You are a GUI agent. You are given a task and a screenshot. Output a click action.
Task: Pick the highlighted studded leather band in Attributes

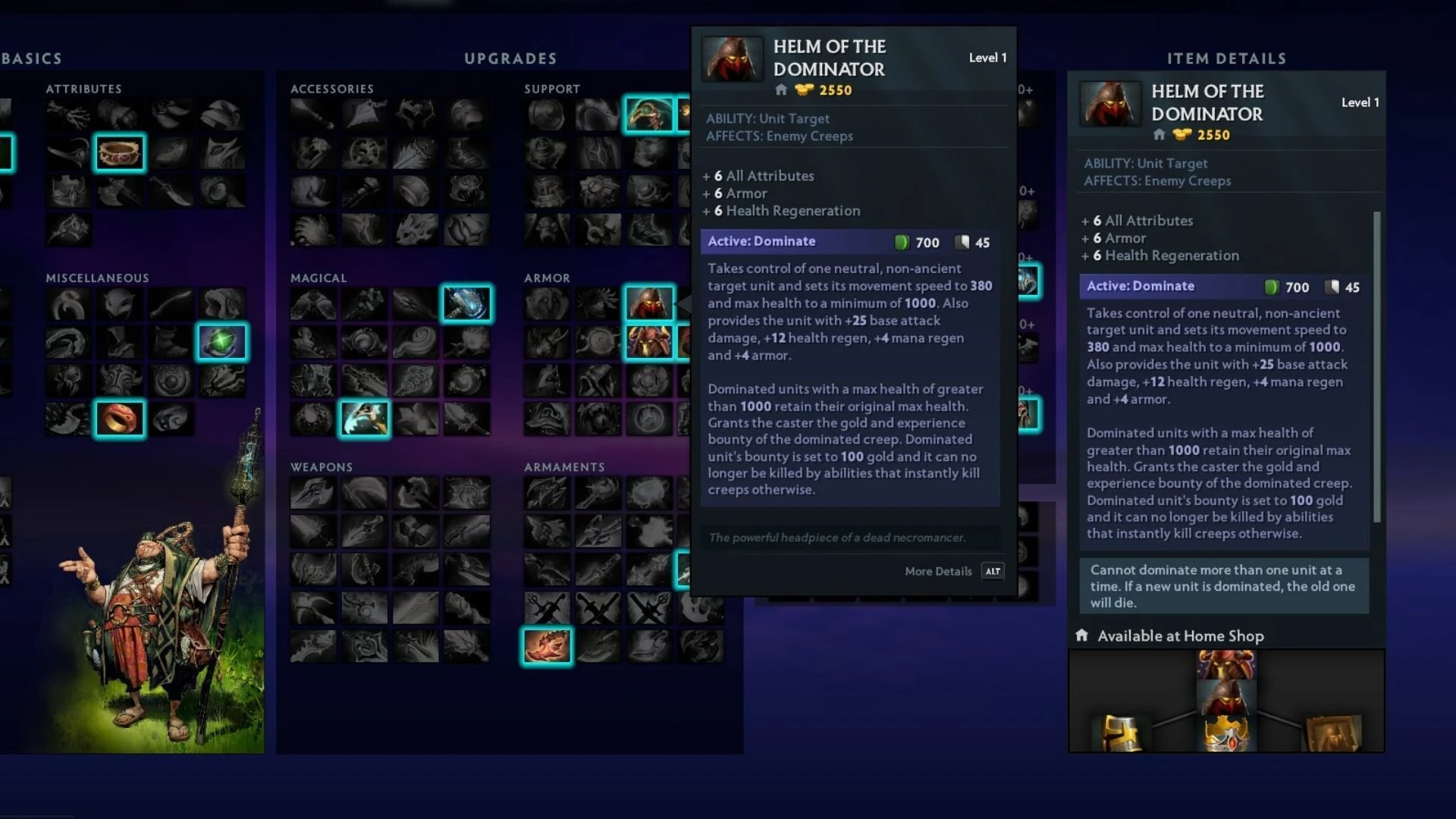119,153
